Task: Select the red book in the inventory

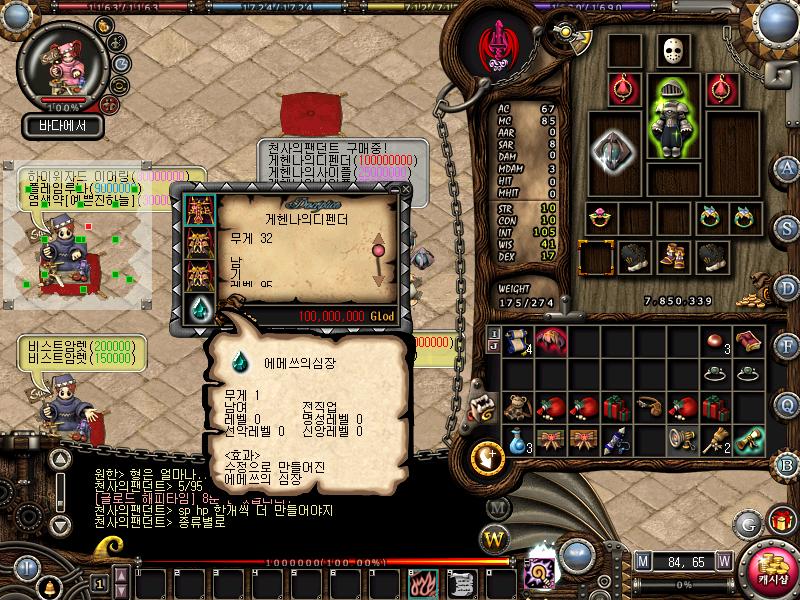Action: [x=746, y=340]
